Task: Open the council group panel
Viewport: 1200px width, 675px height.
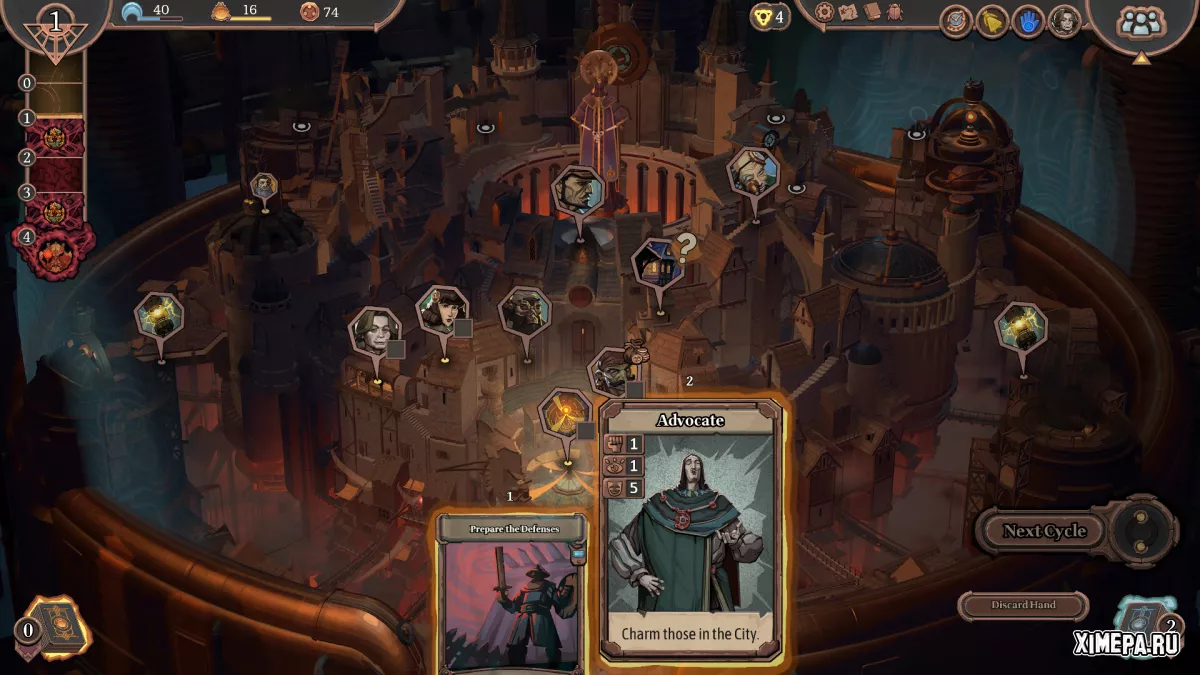Action: pyautogui.click(x=1139, y=23)
